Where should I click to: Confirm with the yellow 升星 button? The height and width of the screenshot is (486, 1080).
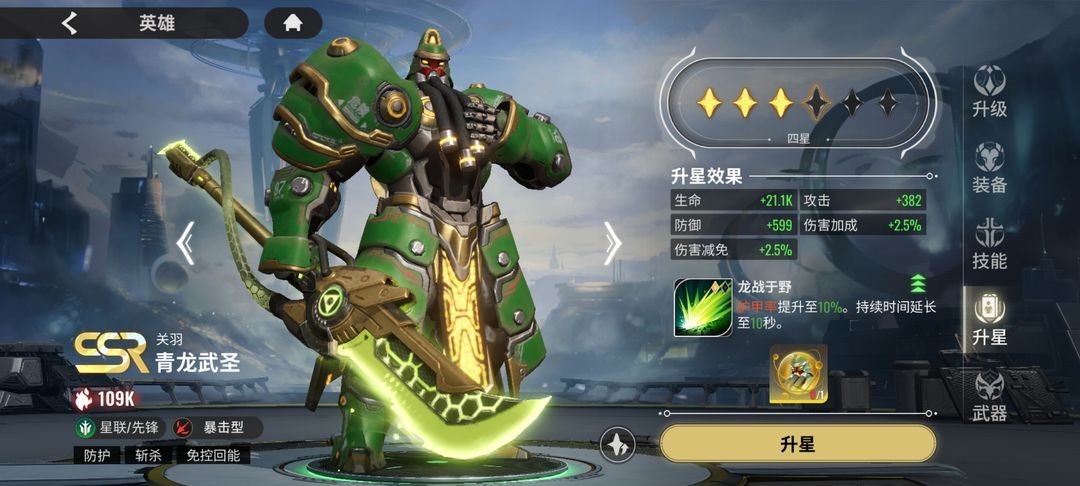(x=797, y=444)
